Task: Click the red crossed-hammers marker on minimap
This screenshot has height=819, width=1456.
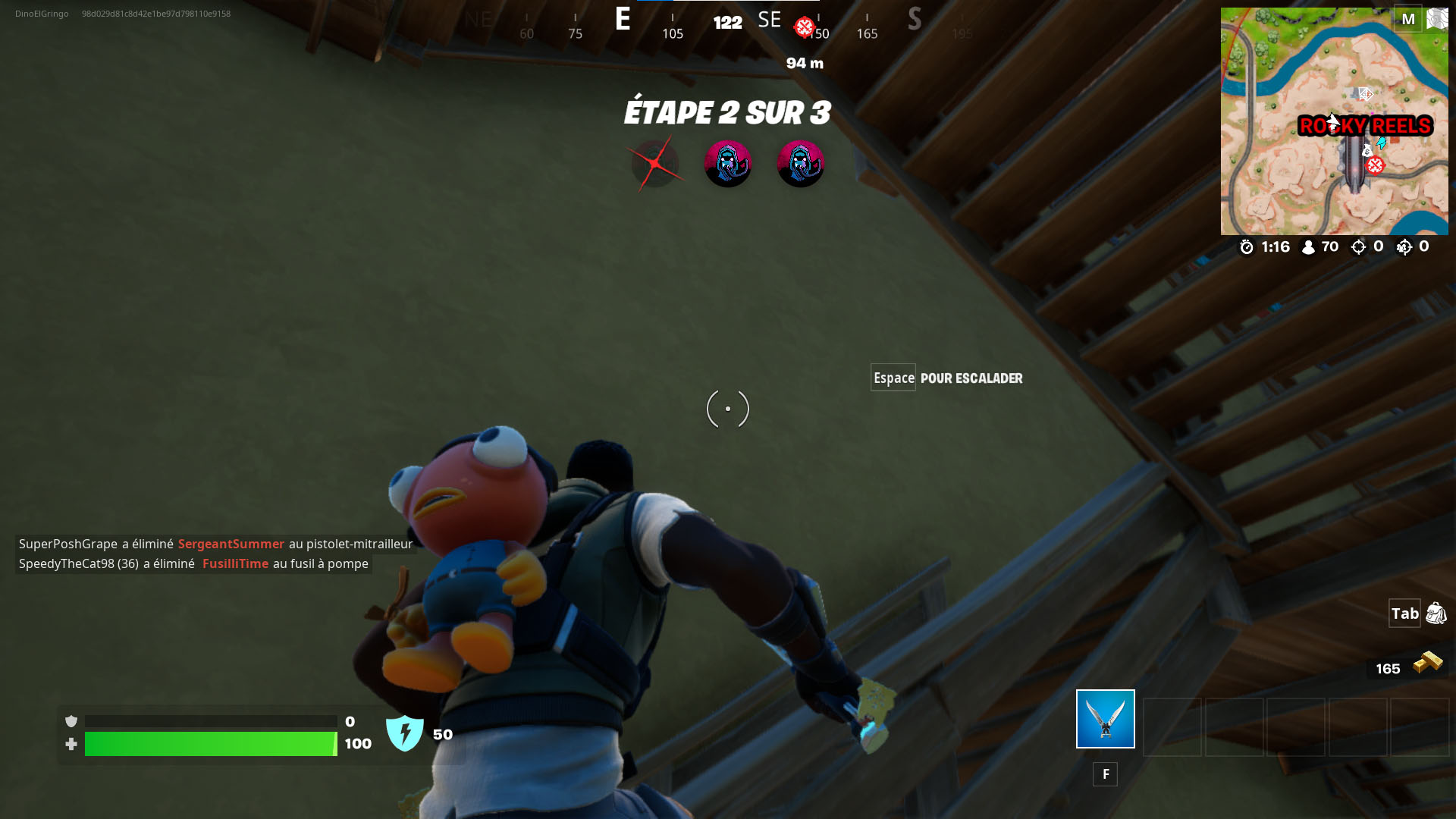Action: click(1375, 165)
